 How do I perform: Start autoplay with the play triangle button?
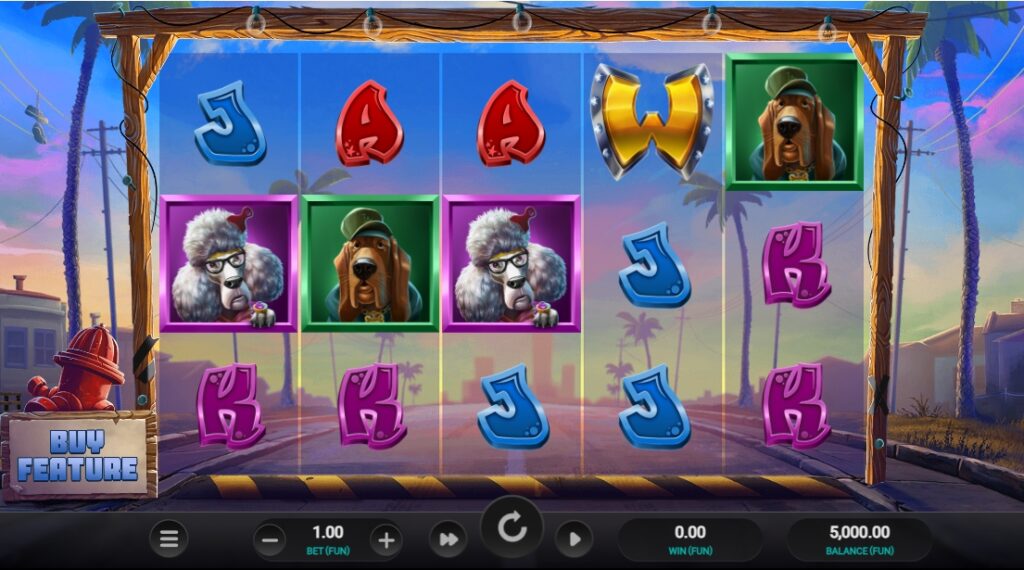574,540
